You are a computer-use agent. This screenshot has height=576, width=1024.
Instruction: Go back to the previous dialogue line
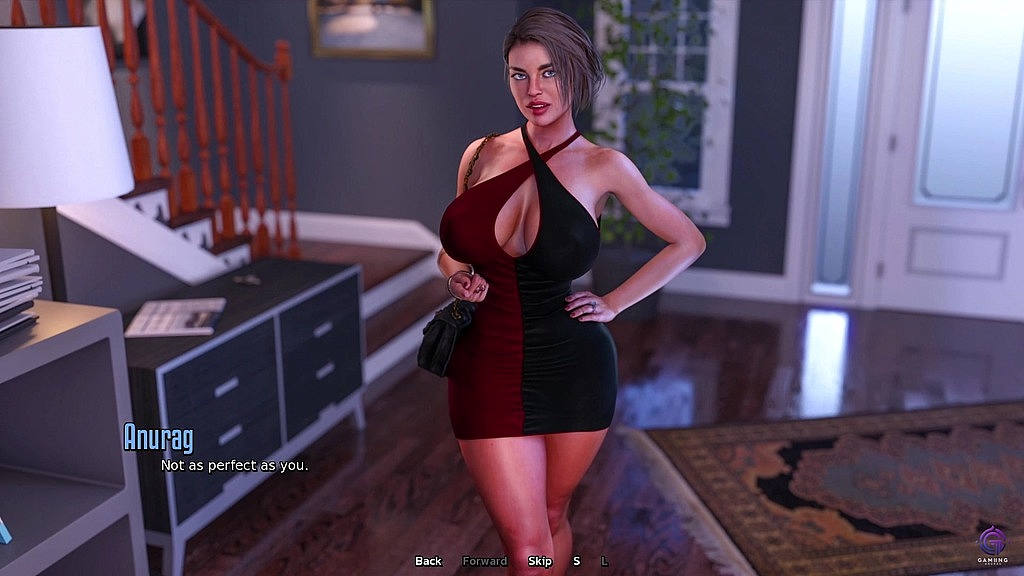click(428, 561)
